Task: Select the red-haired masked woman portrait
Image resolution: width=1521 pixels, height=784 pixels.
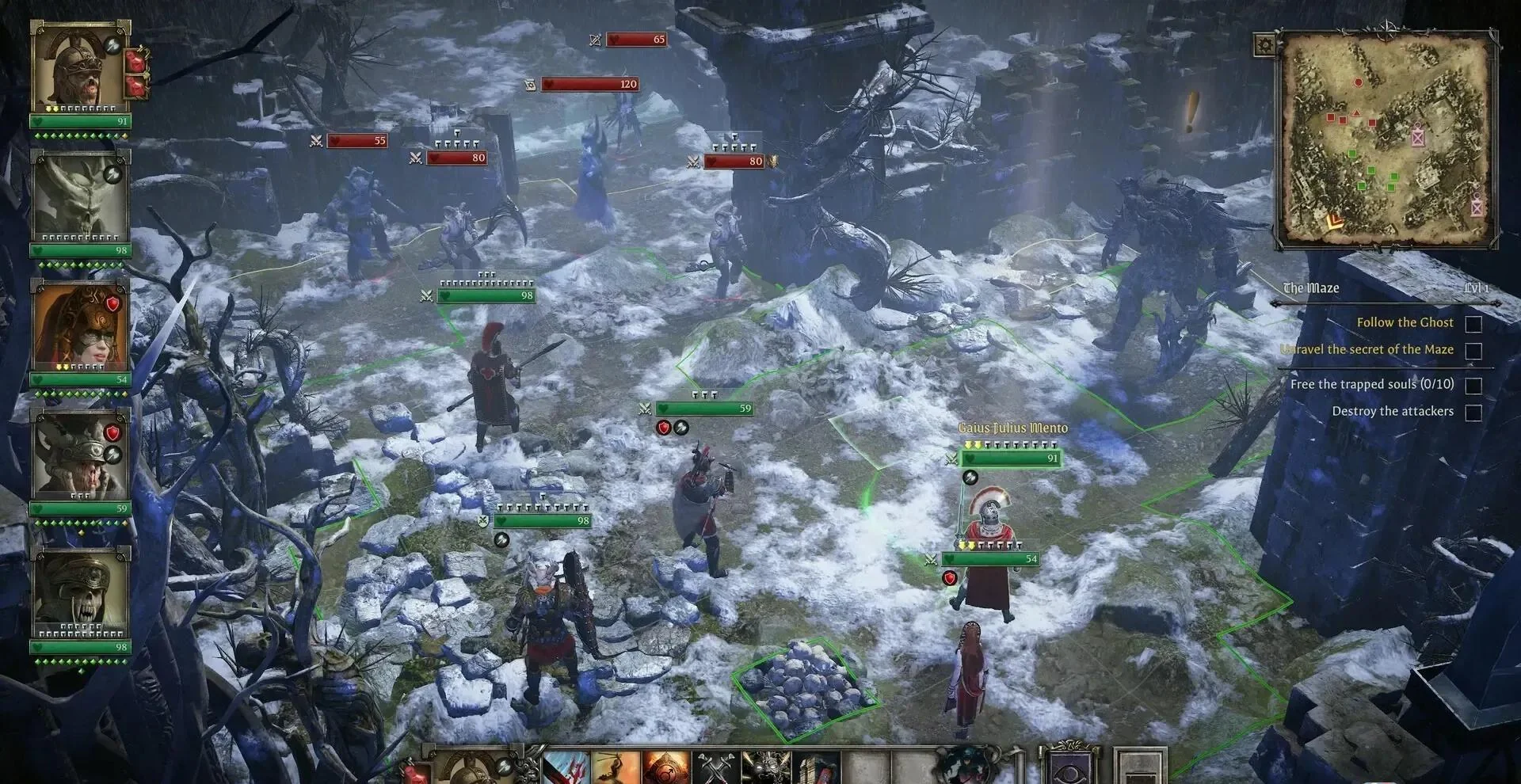Action: 78,325
